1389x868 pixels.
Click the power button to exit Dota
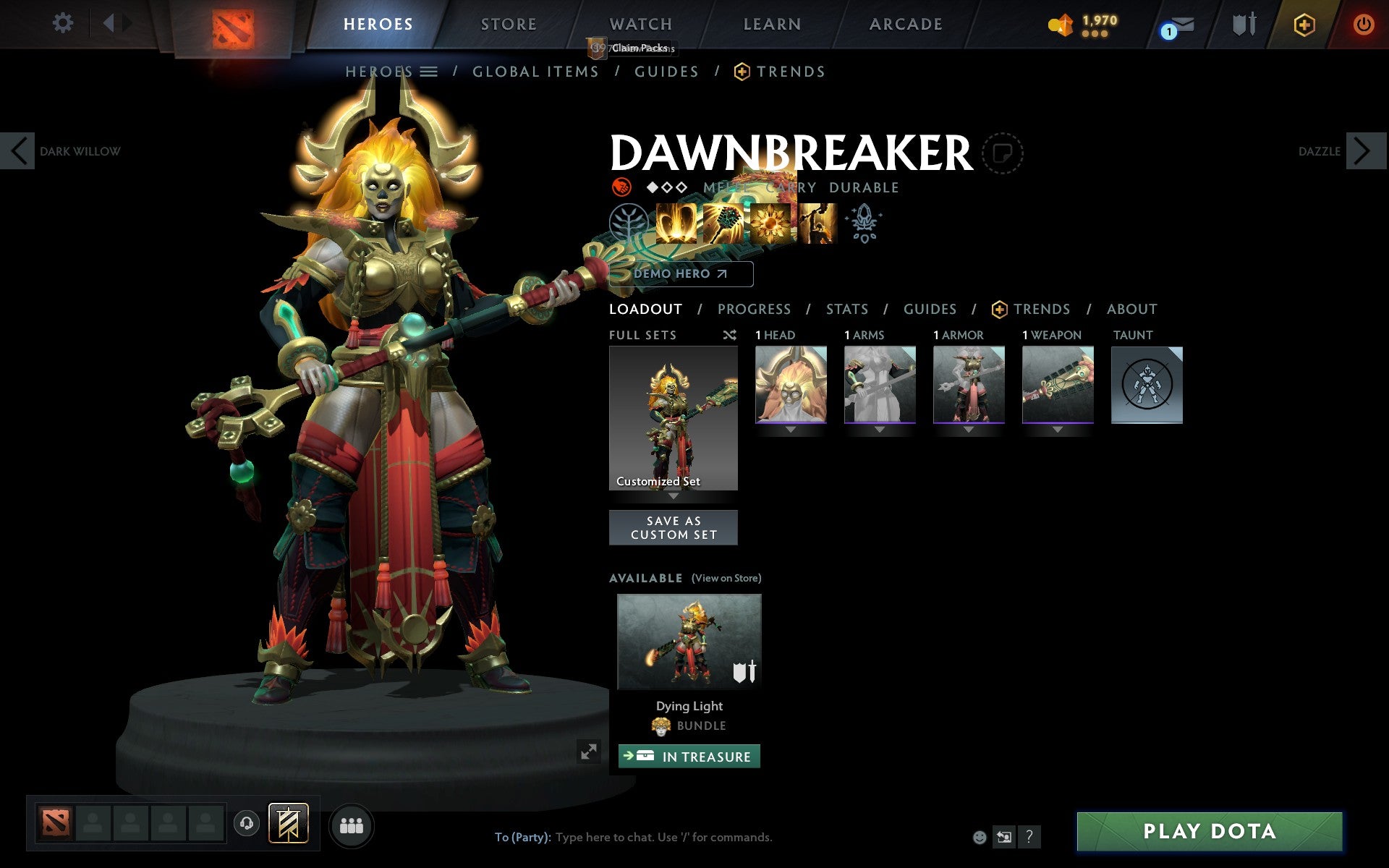pos(1363,24)
